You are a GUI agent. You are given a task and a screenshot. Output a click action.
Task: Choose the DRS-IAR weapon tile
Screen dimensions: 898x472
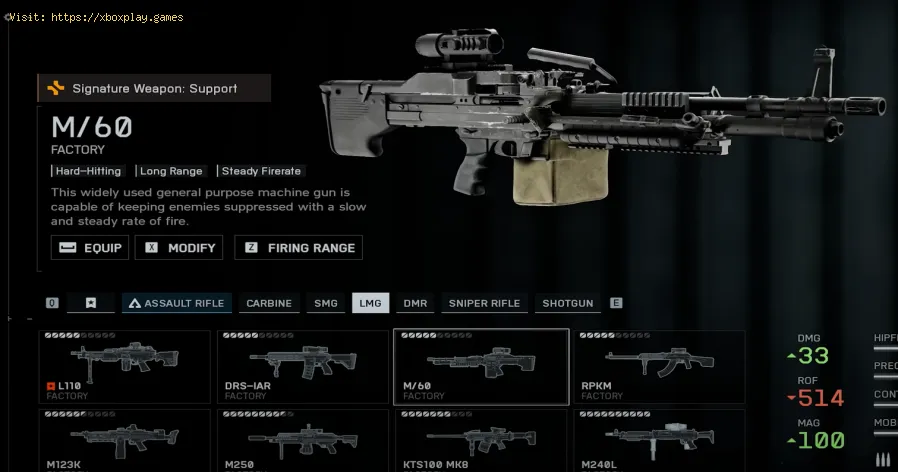tap(303, 367)
